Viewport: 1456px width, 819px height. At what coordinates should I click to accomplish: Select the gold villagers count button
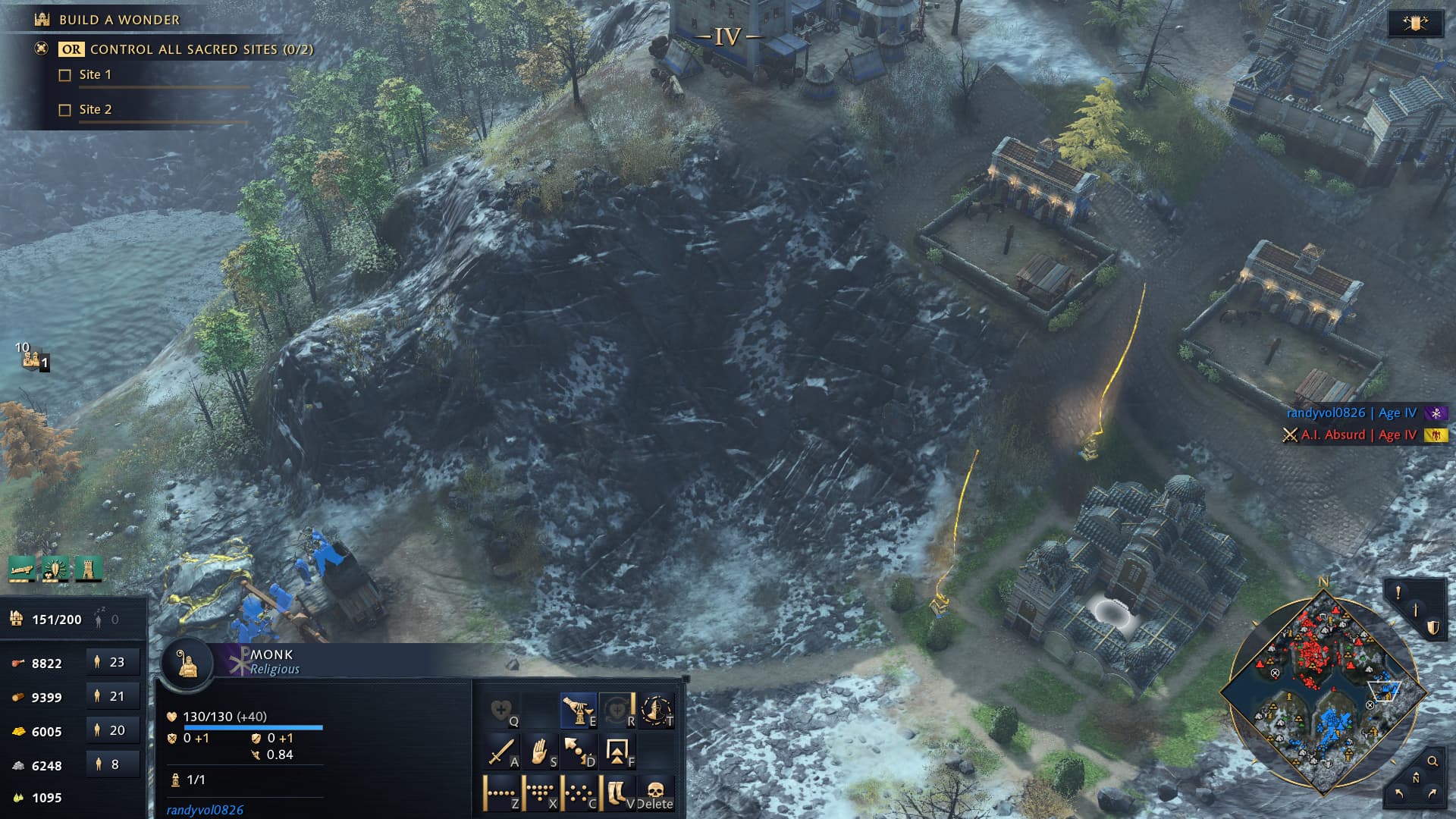click(x=112, y=730)
